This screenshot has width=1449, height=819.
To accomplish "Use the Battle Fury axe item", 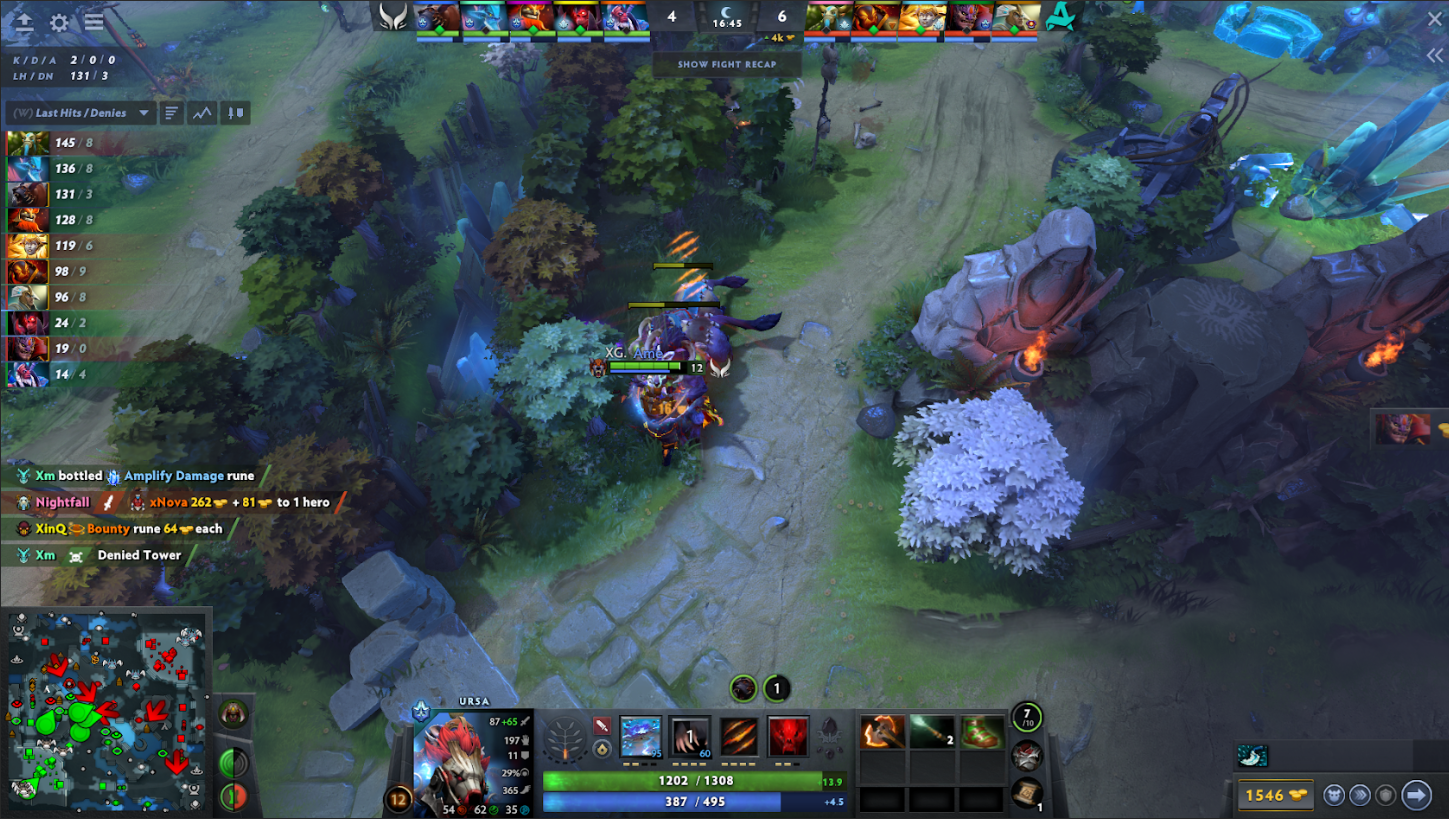I will 883,732.
